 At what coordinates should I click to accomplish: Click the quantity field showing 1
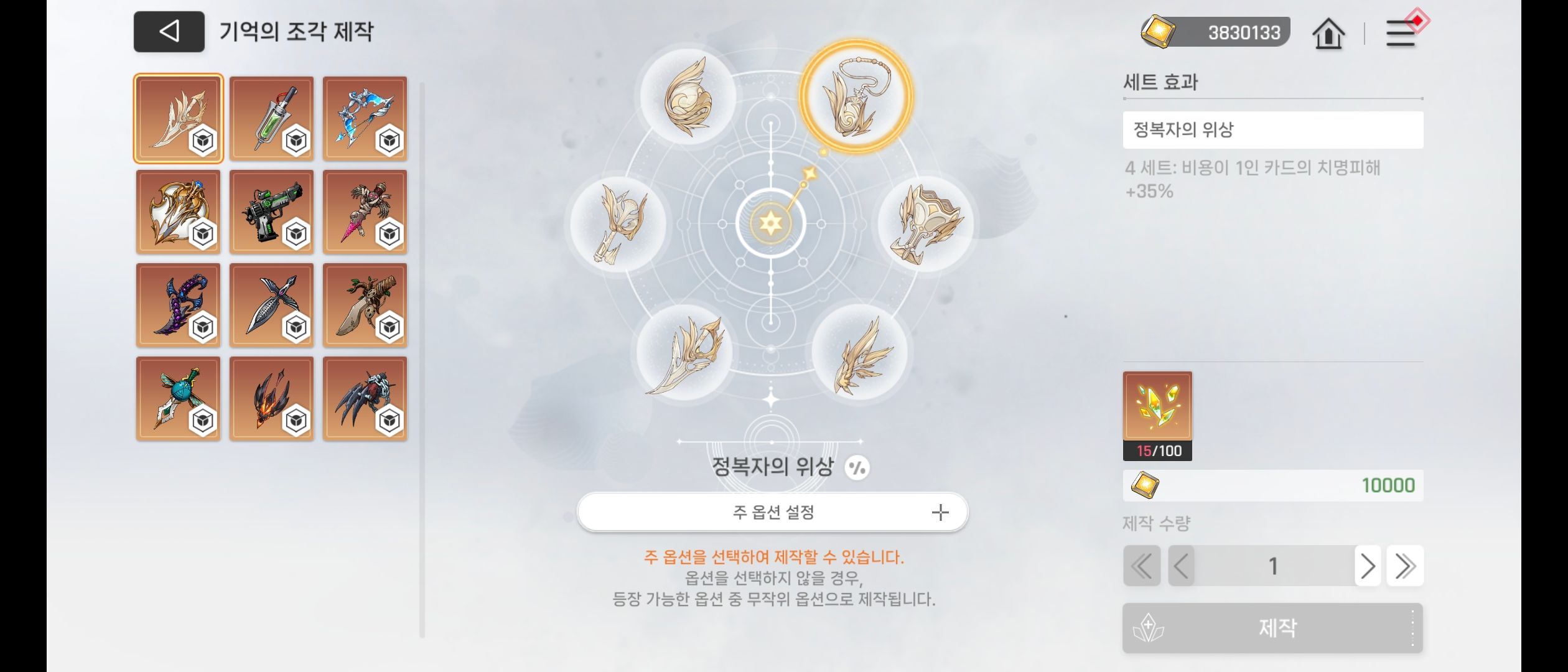tap(1272, 566)
